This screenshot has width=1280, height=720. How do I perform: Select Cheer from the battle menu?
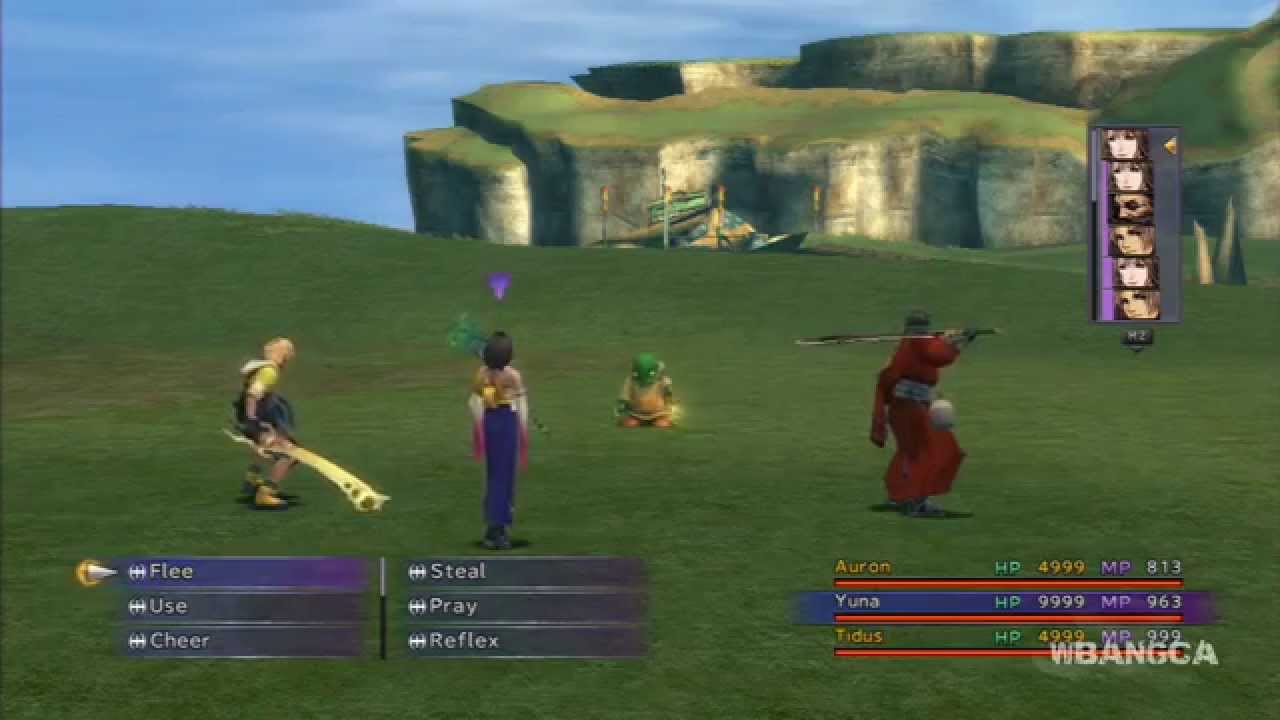click(x=240, y=641)
